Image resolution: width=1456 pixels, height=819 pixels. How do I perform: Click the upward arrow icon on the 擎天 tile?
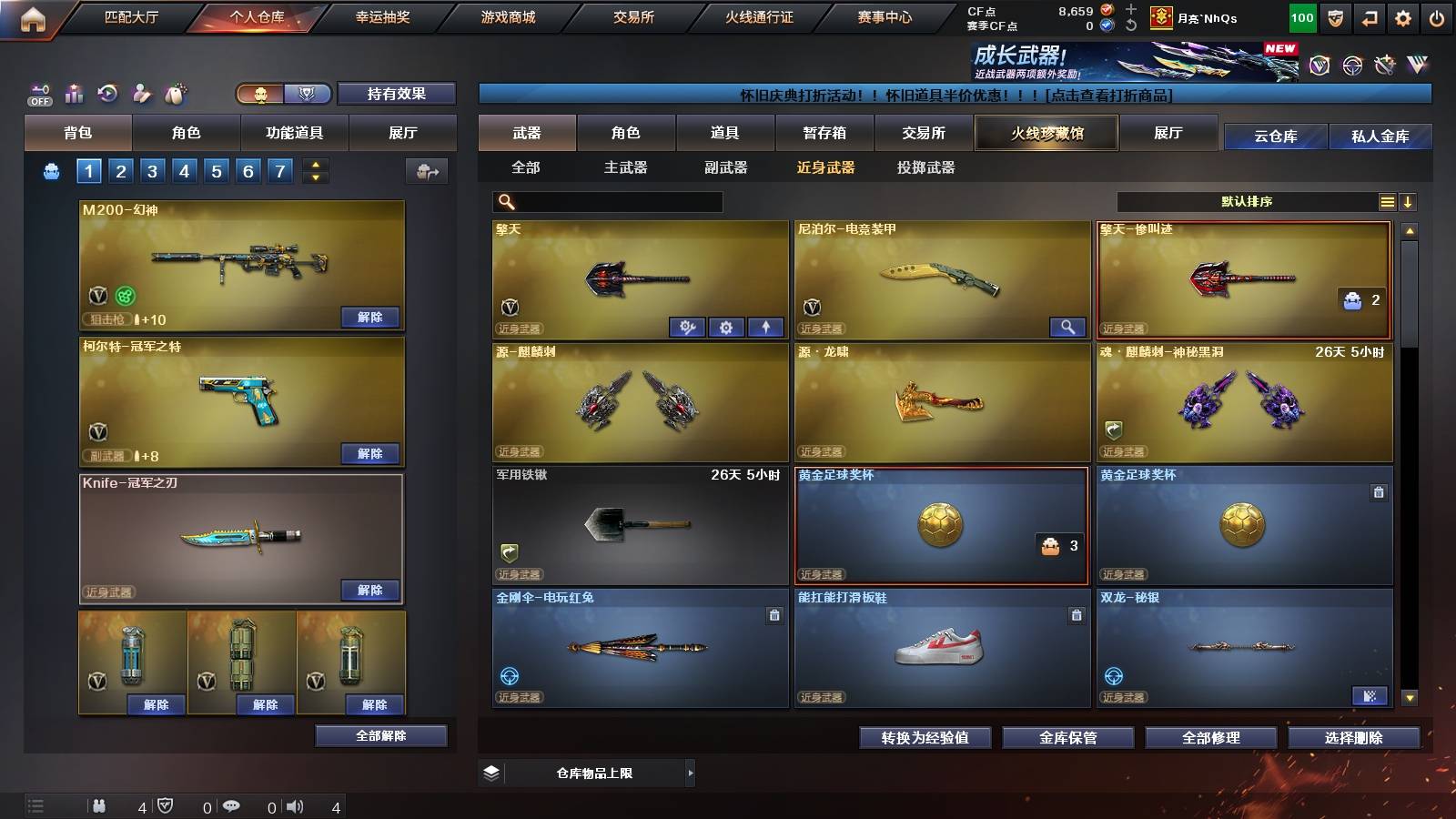763,327
